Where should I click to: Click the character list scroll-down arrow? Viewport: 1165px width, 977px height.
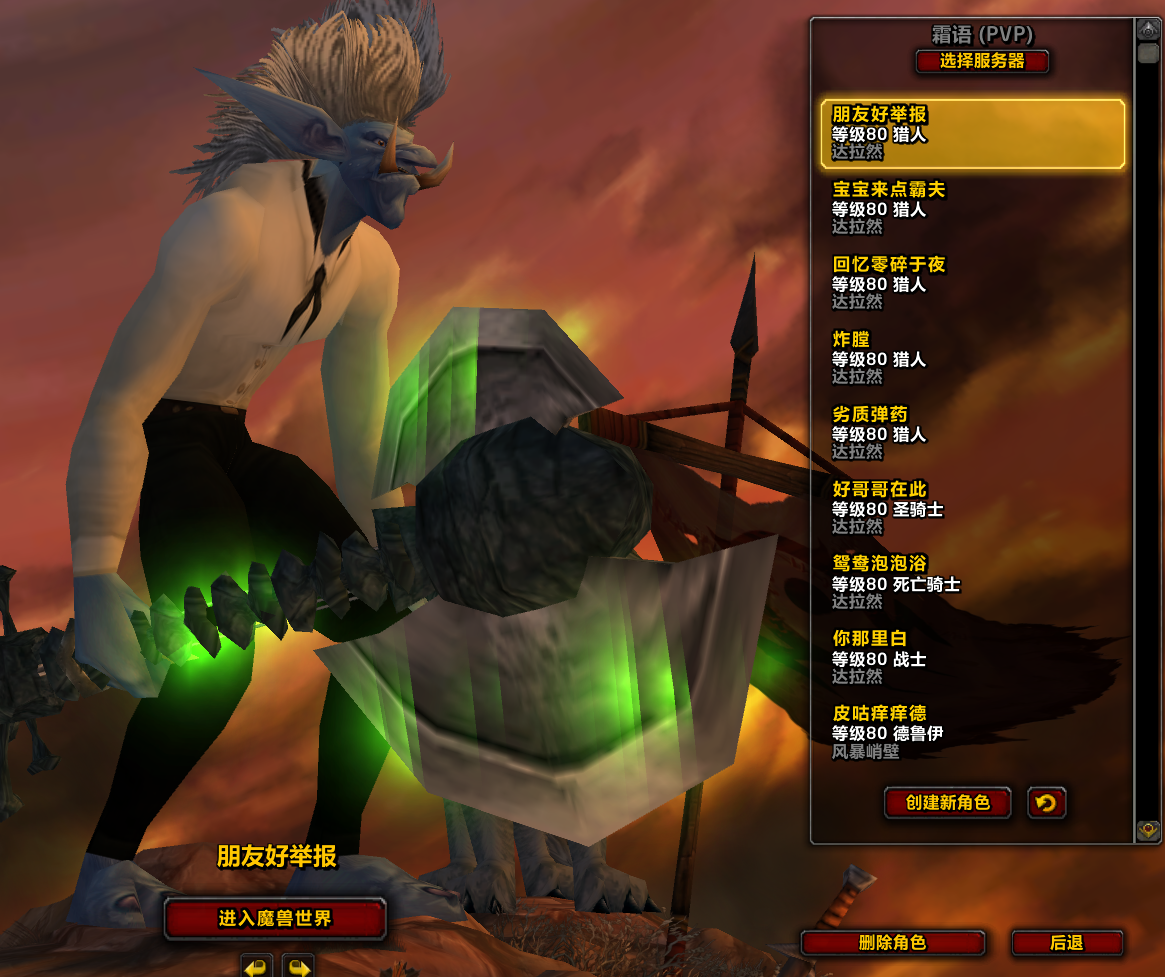(x=1148, y=830)
